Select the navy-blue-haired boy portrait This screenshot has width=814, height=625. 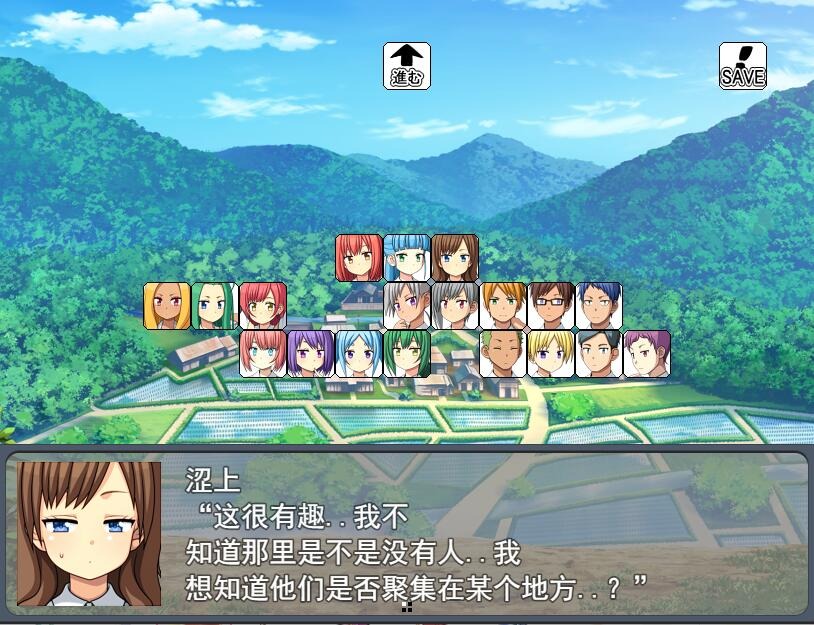pyautogui.click(x=599, y=306)
